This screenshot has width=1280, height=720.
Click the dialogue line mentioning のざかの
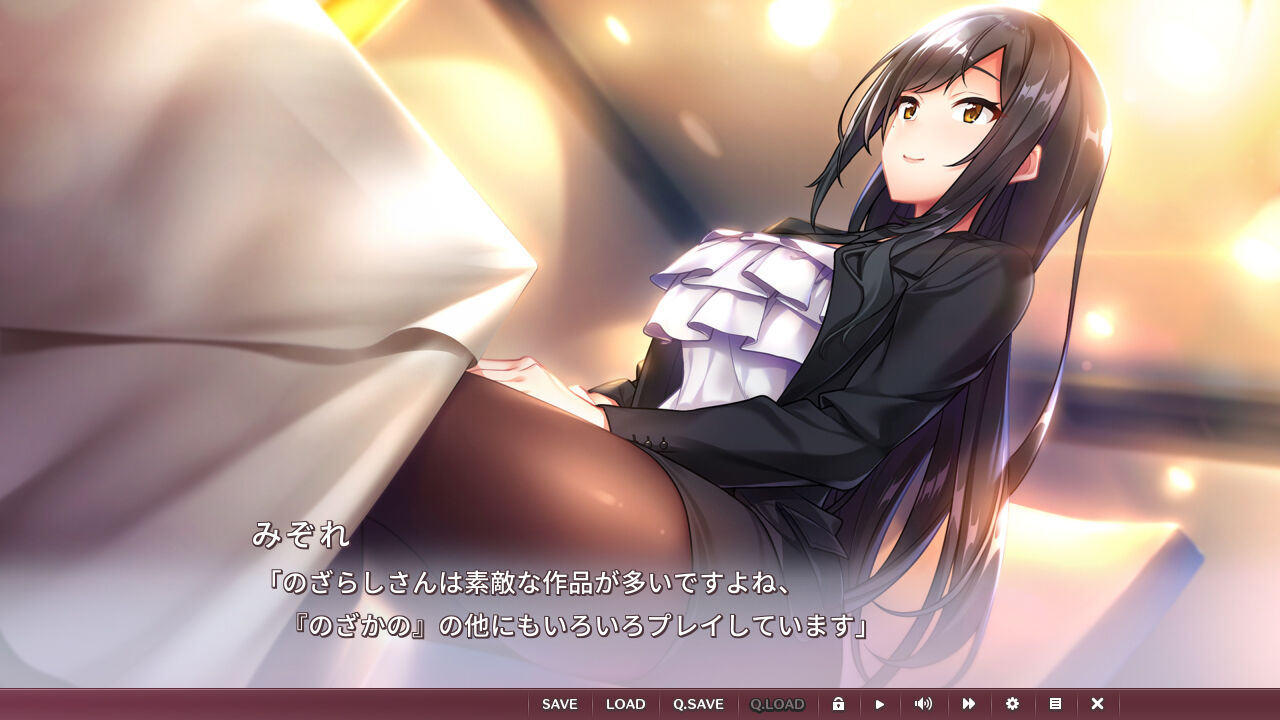pyautogui.click(x=580, y=627)
